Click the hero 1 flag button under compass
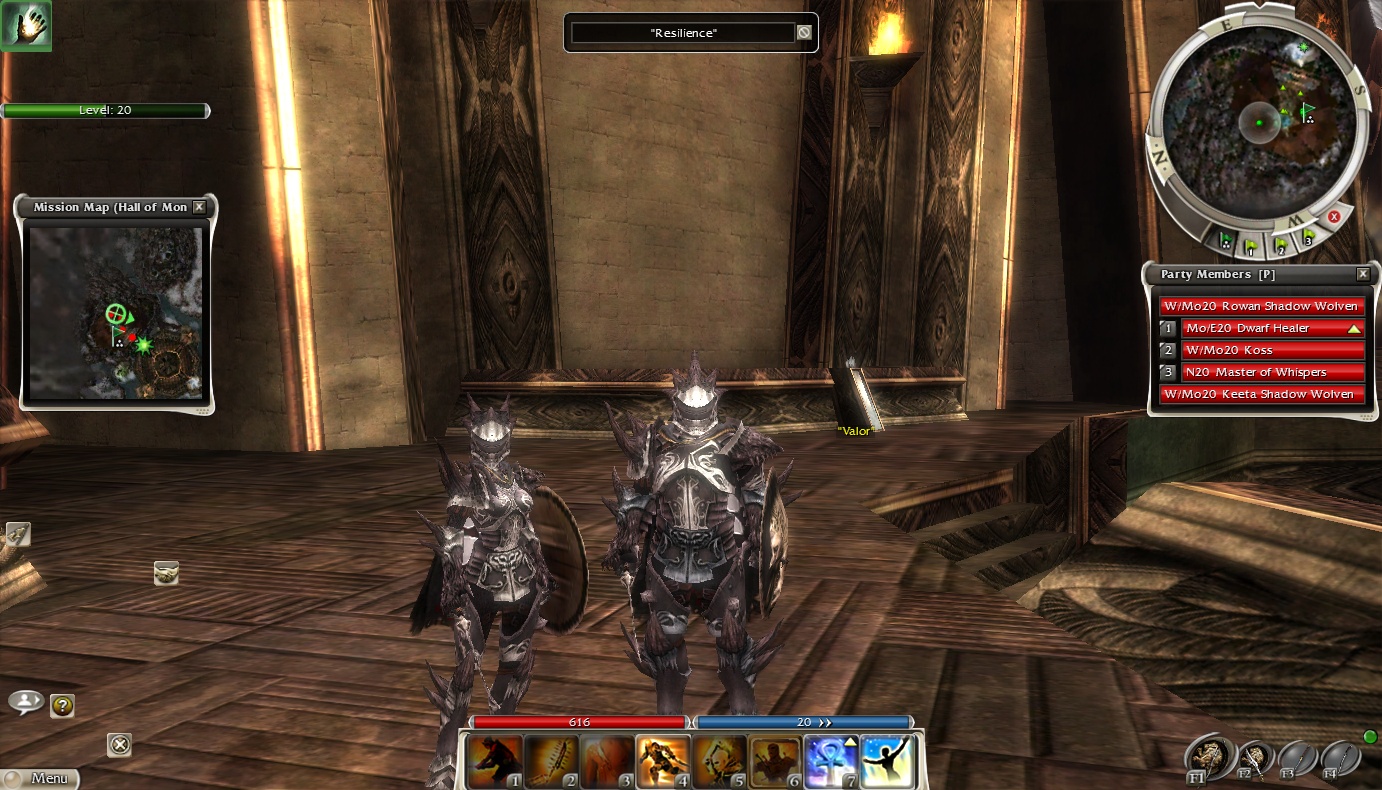 pos(1250,243)
